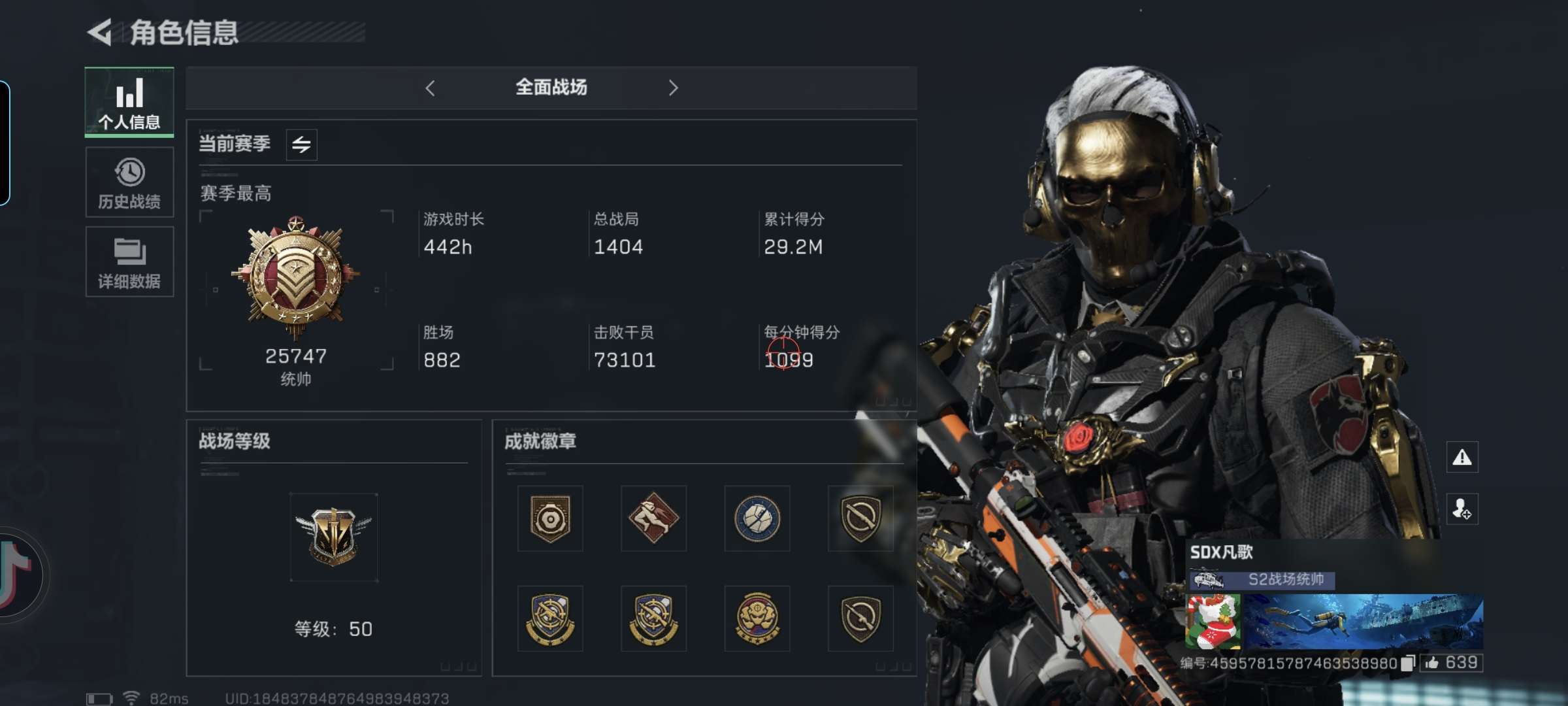This screenshot has height=706, width=1568.
Task: Select previous game mode with left arrow
Action: pos(430,88)
